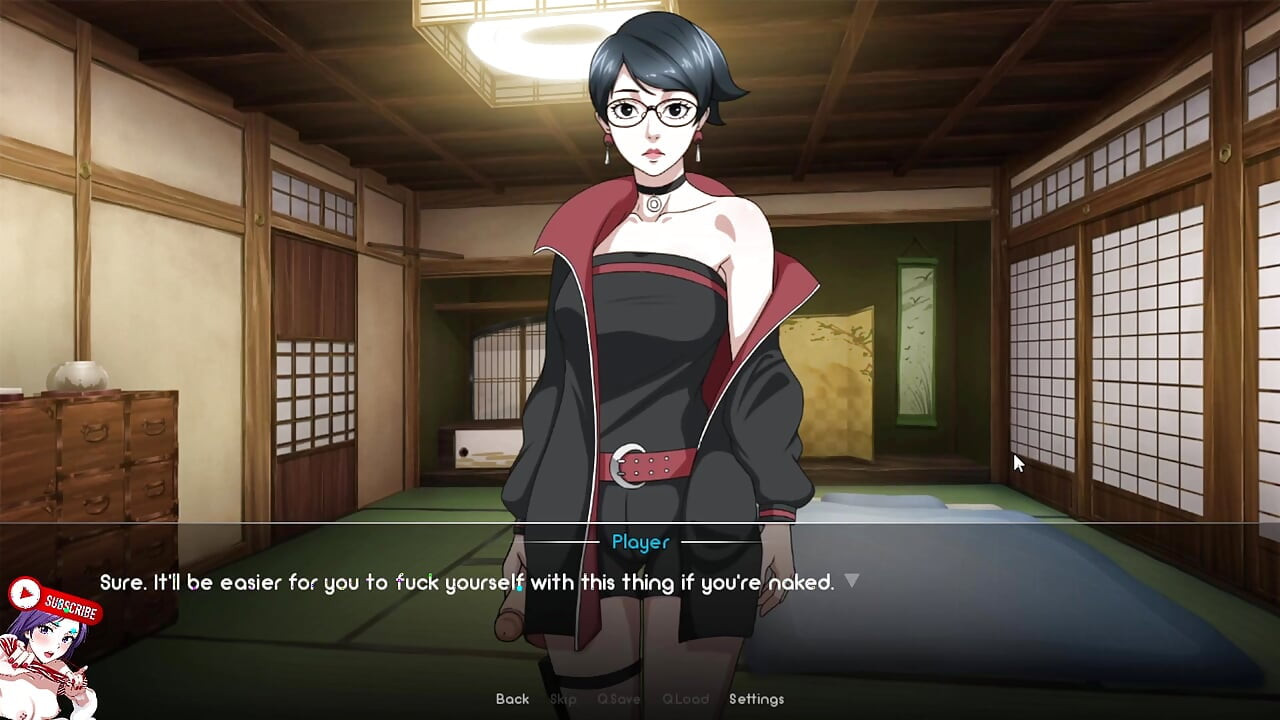Click the continue arrow to advance dialogue
The height and width of the screenshot is (720, 1280).
click(x=852, y=580)
